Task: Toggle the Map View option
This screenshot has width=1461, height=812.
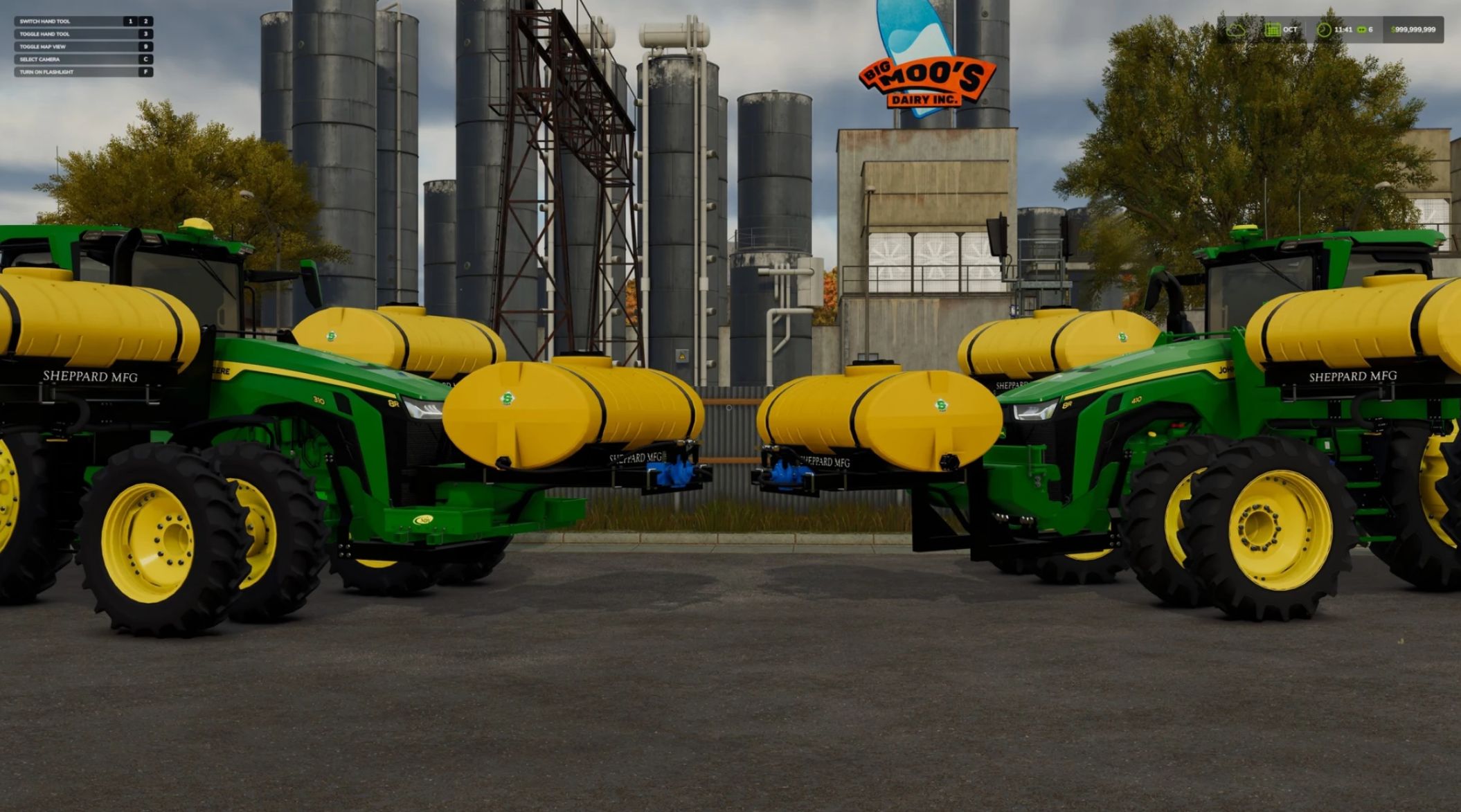Action: click(x=45, y=47)
